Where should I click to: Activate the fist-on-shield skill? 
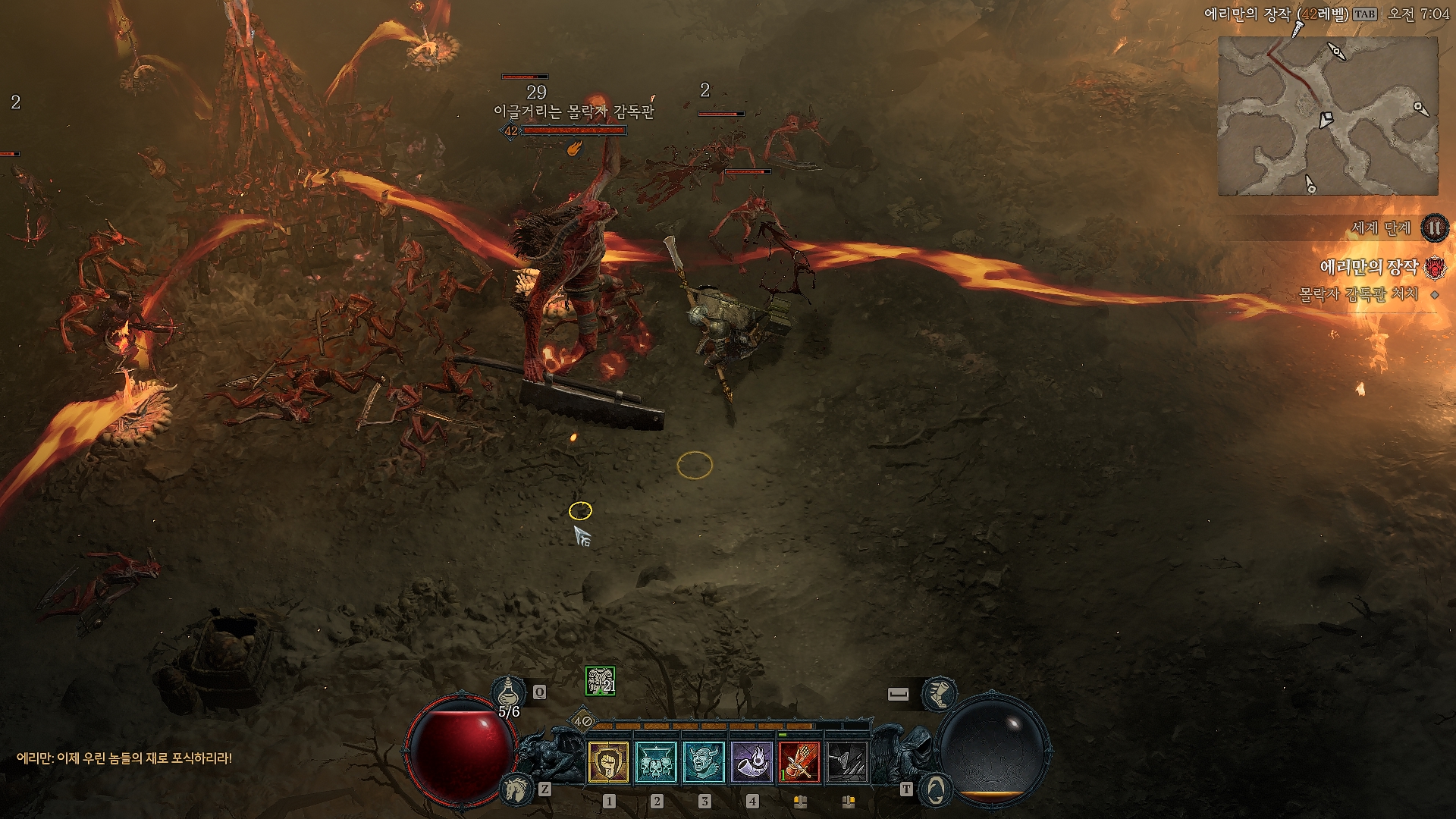coord(608,761)
